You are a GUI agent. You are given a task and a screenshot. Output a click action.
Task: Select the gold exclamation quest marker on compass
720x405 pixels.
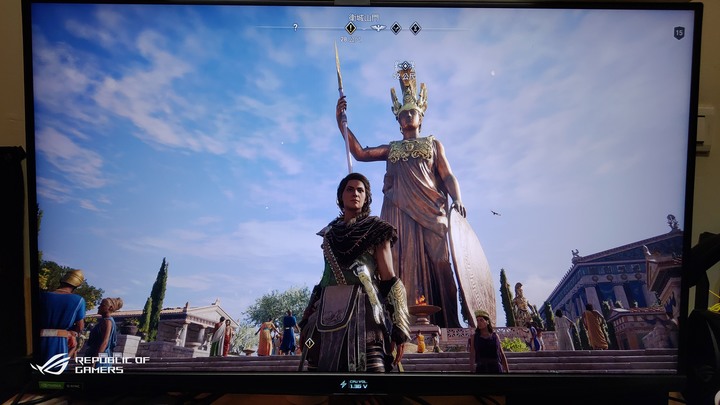coord(350,28)
